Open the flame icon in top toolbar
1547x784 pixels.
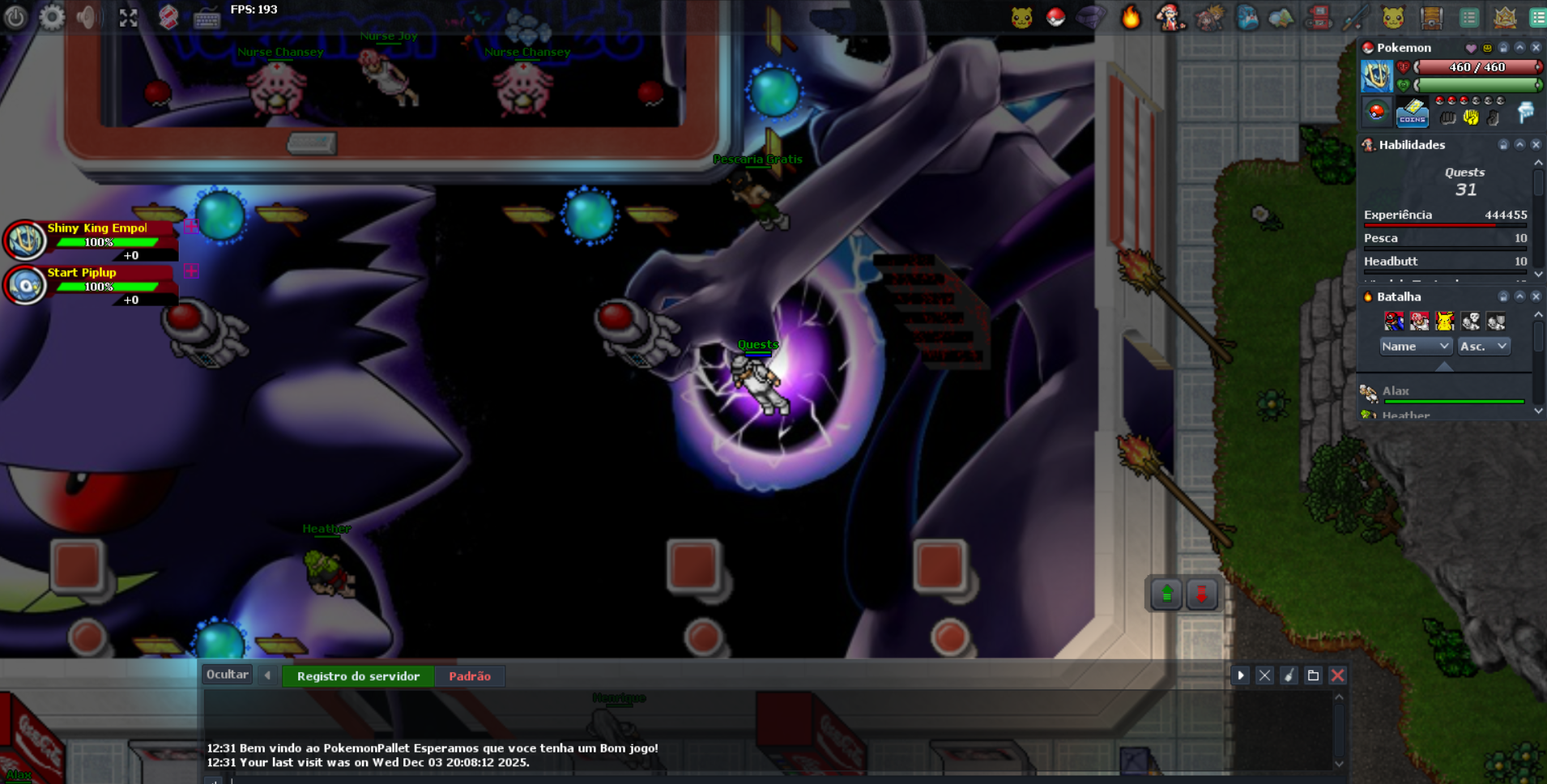(x=1131, y=17)
